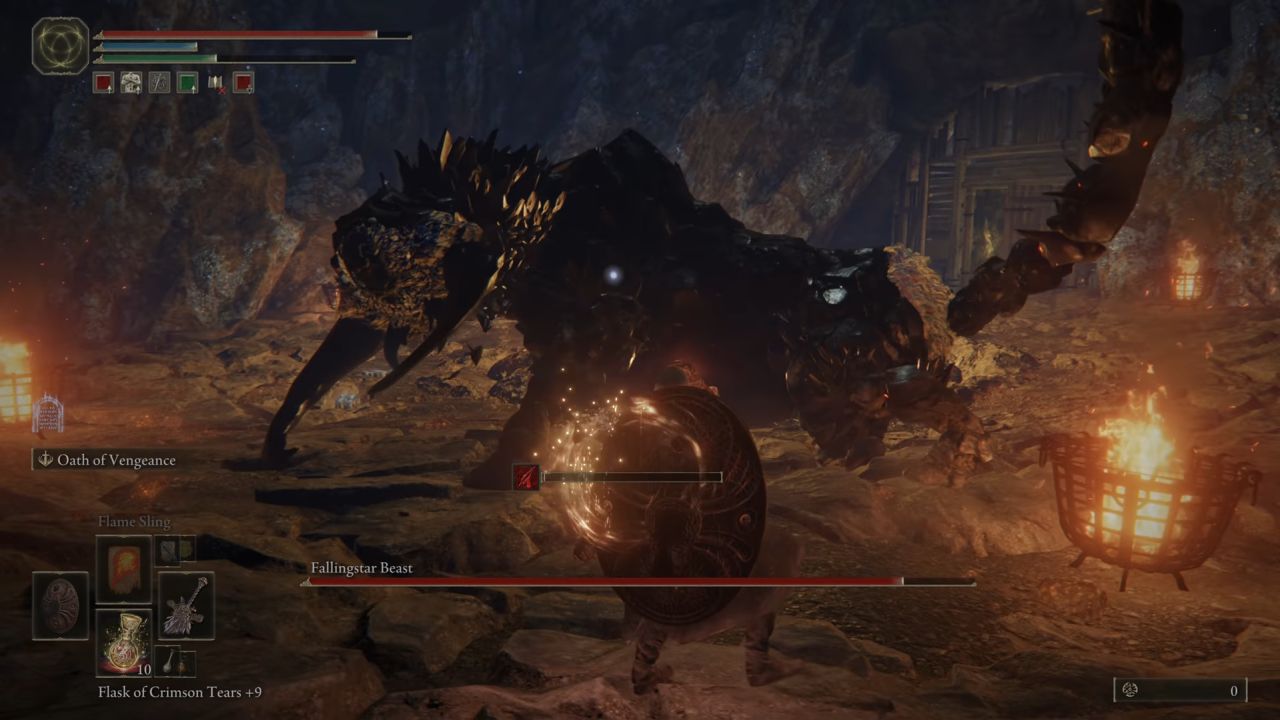Click the red stagger indicator near stance bar

pyautogui.click(x=527, y=476)
